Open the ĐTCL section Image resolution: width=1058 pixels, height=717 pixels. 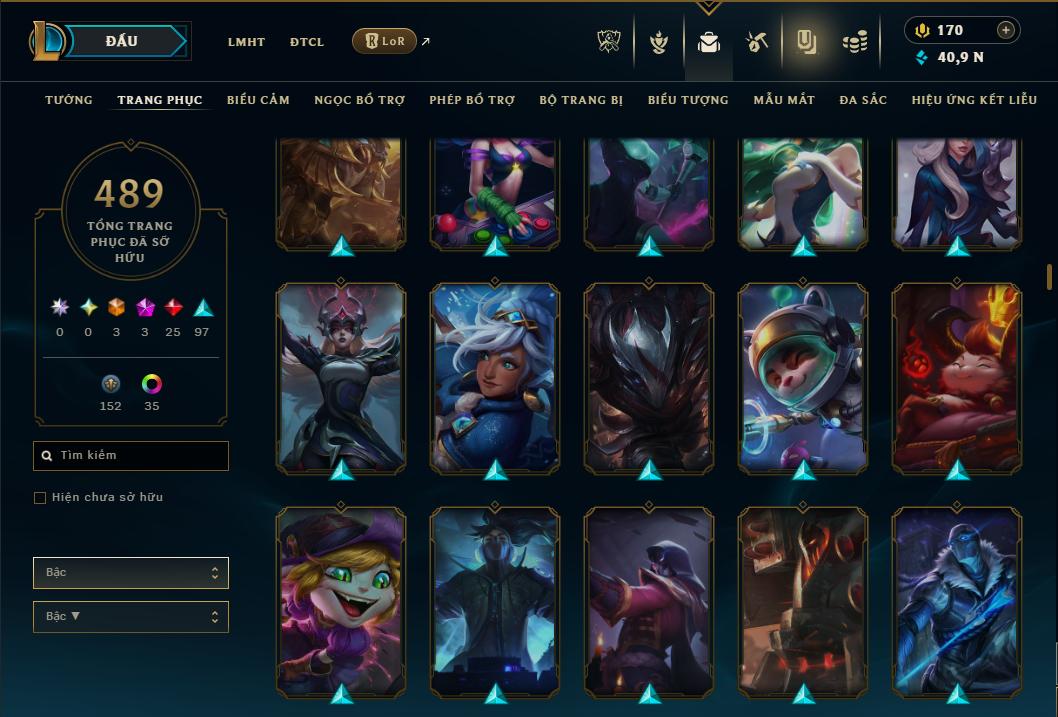(307, 42)
